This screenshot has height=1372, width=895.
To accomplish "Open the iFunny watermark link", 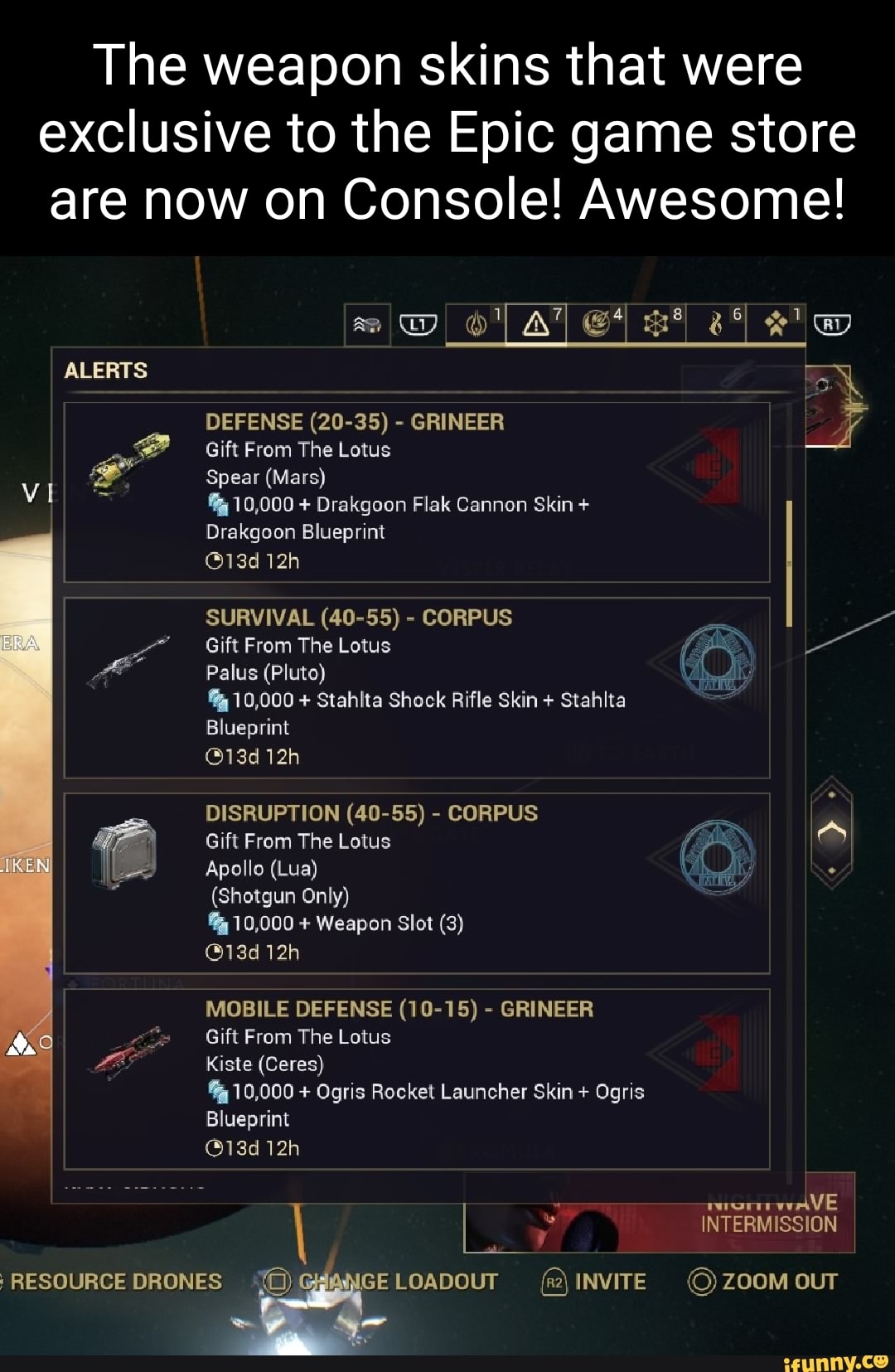I will pyautogui.click(x=834, y=1361).
